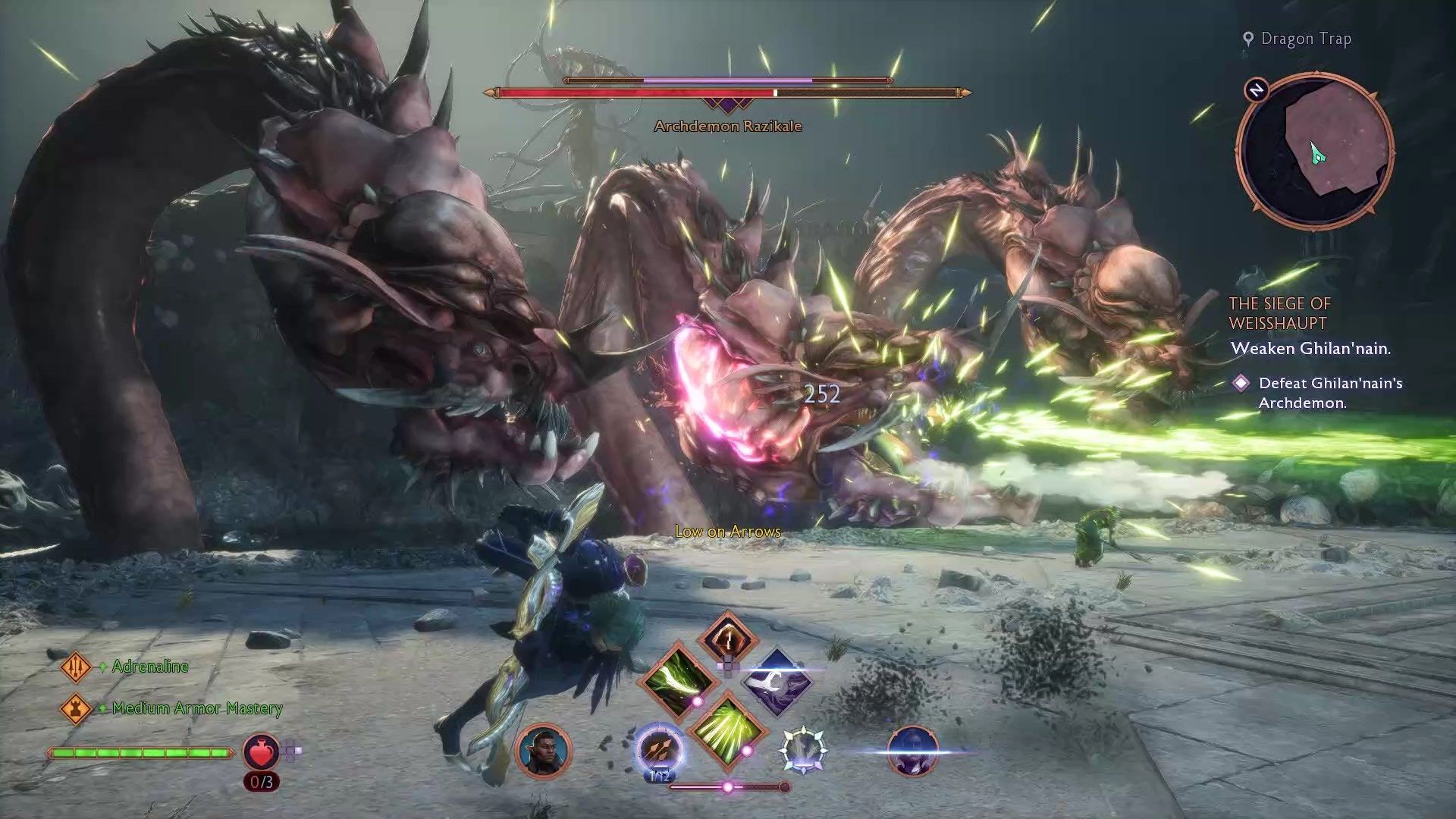Viewport: 1456px width, 819px height.
Task: Click the Adrenaline buff icon
Action: [76, 667]
